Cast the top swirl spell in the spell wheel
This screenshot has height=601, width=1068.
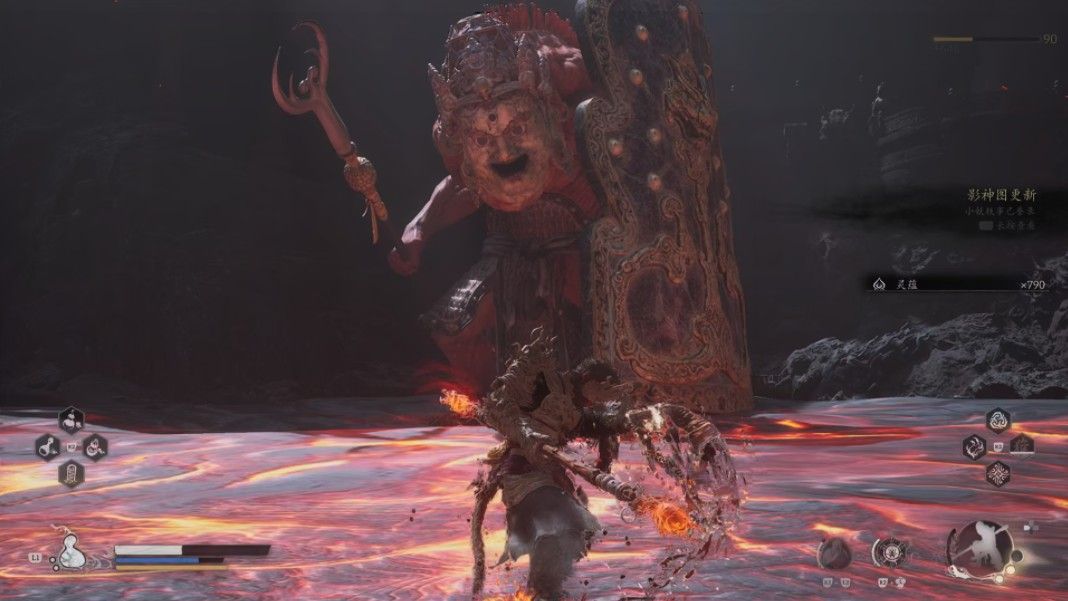coord(998,420)
